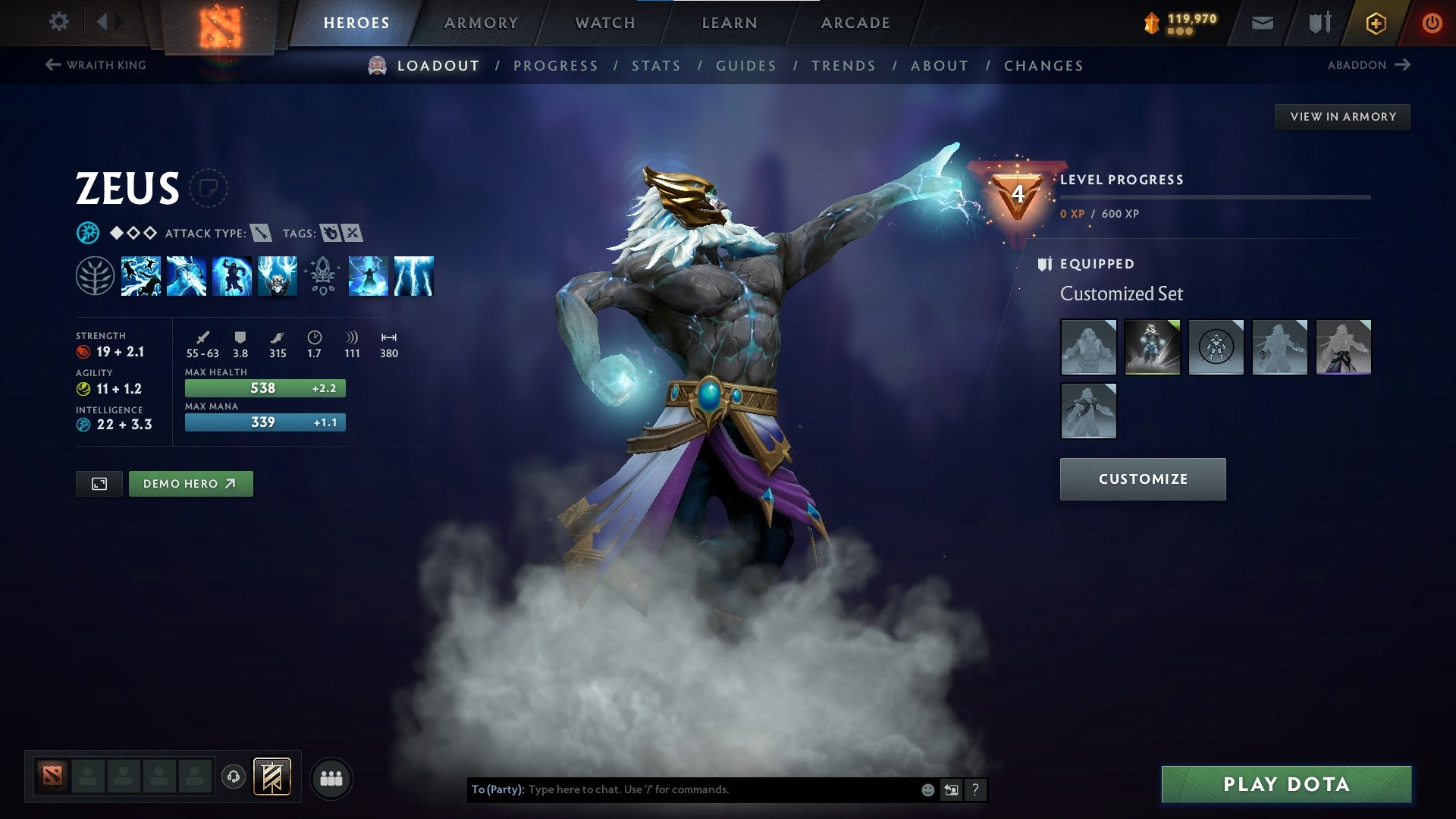Open the settings gear icon

coord(58,22)
